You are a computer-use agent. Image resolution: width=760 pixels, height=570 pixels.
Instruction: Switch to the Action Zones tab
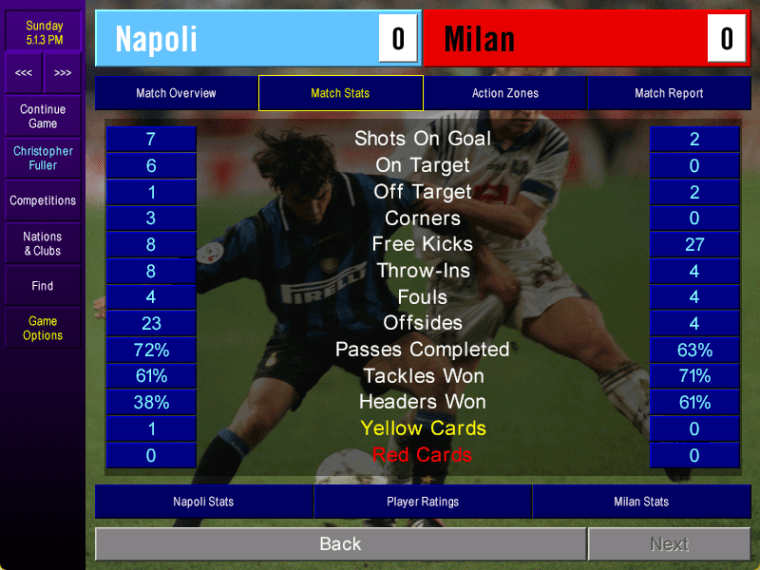pos(505,93)
